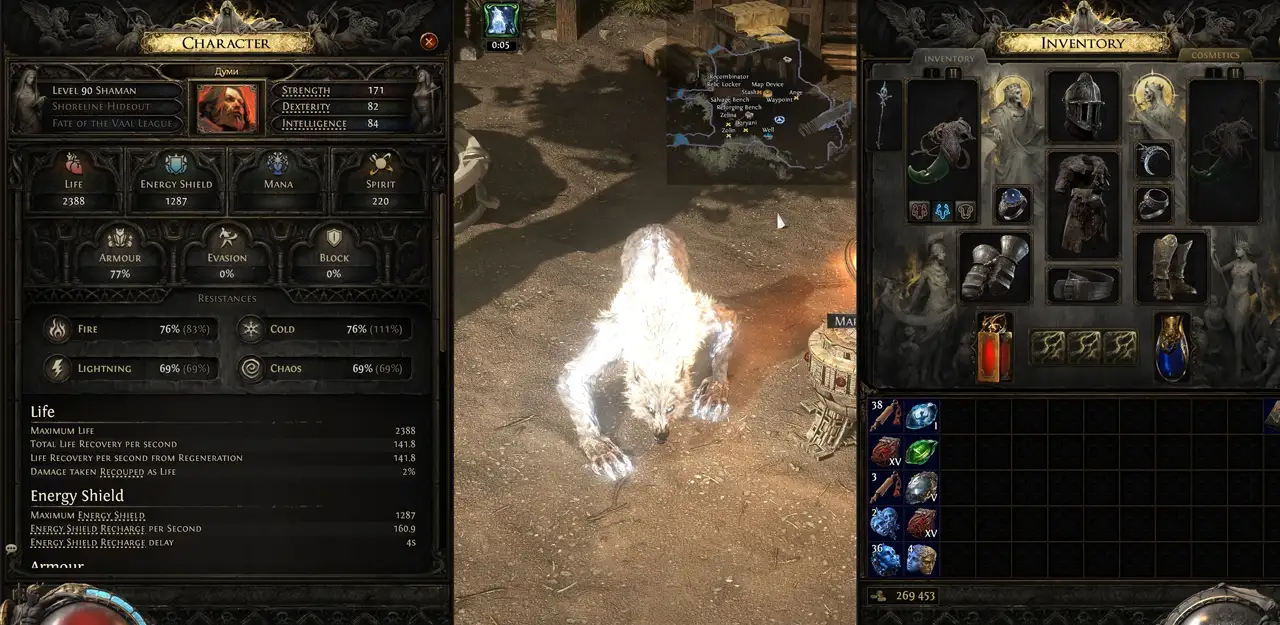The height and width of the screenshot is (625, 1280).
Task: Open the Energy Shield stats tab
Action: click(x=176, y=179)
